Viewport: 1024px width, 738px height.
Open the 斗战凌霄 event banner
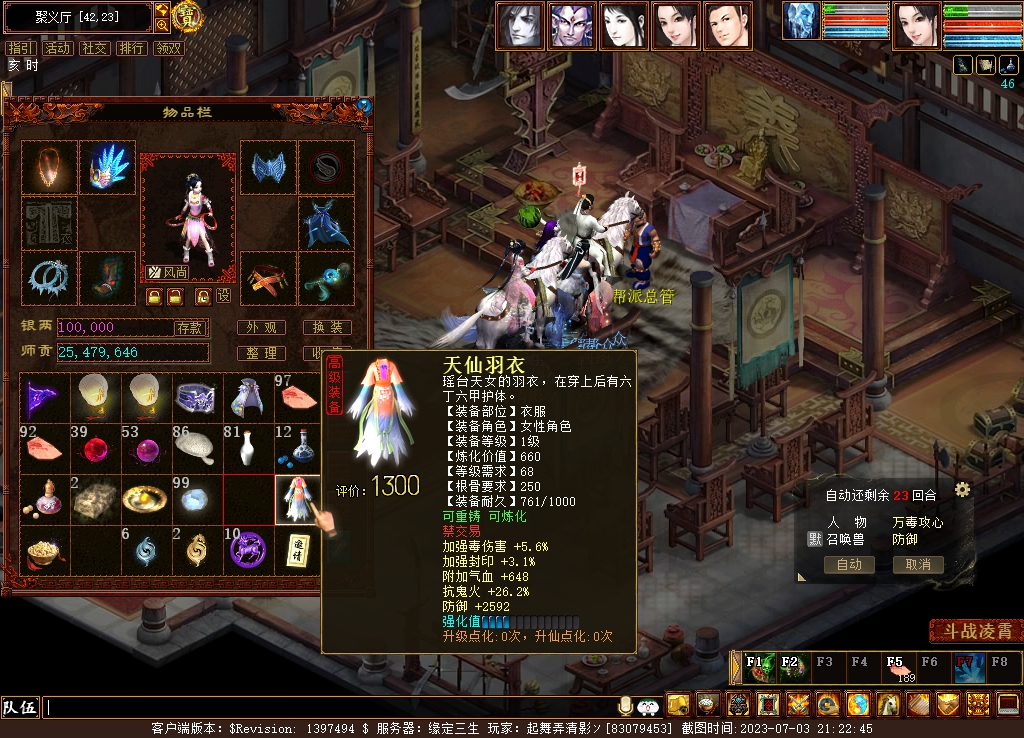(976, 632)
